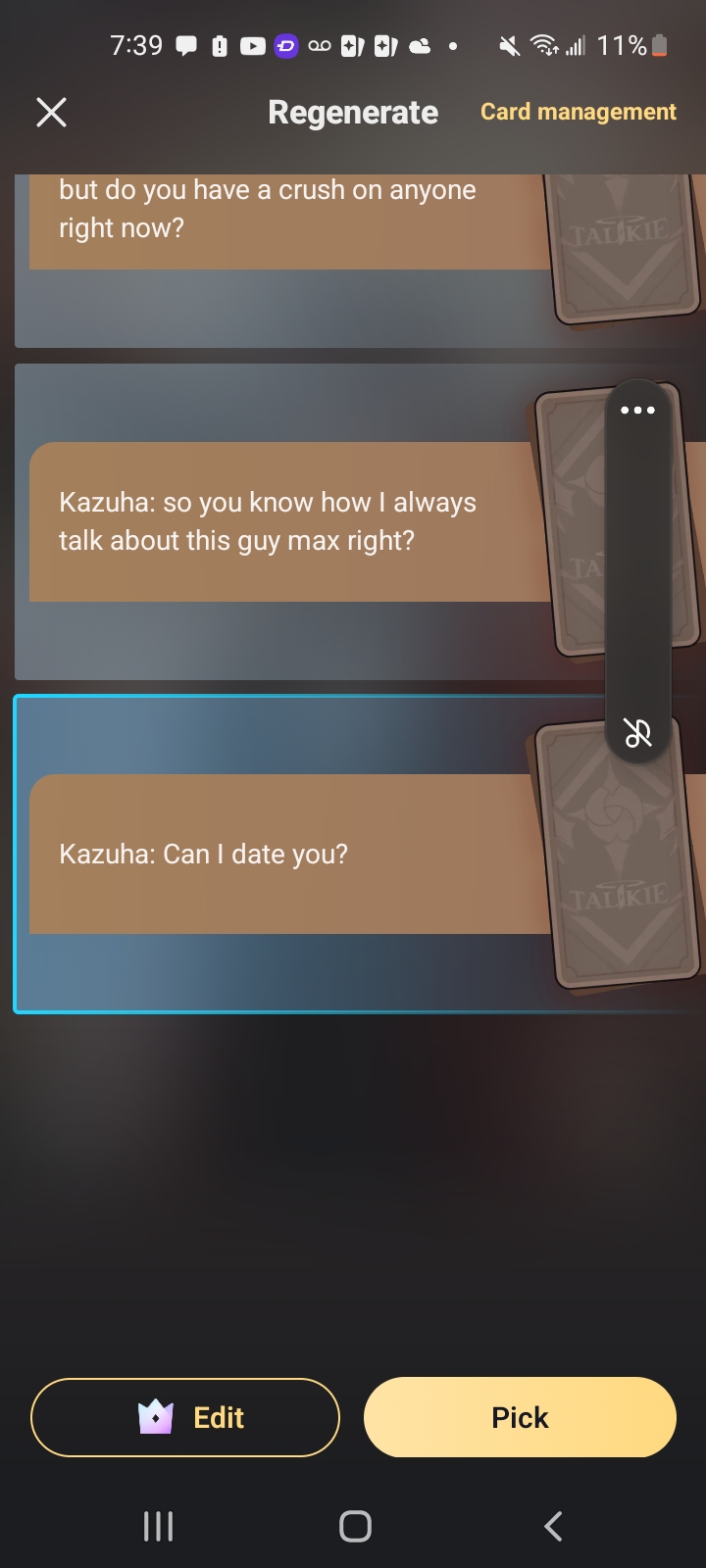The image size is (706, 1568).
Task: Tap the crossed-out link overlay icon
Action: [638, 733]
